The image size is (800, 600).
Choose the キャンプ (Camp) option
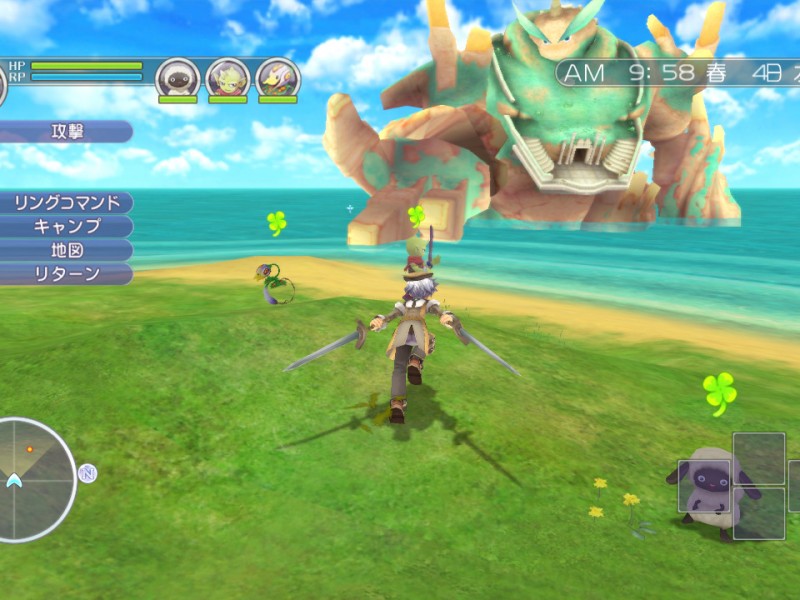pos(66,226)
